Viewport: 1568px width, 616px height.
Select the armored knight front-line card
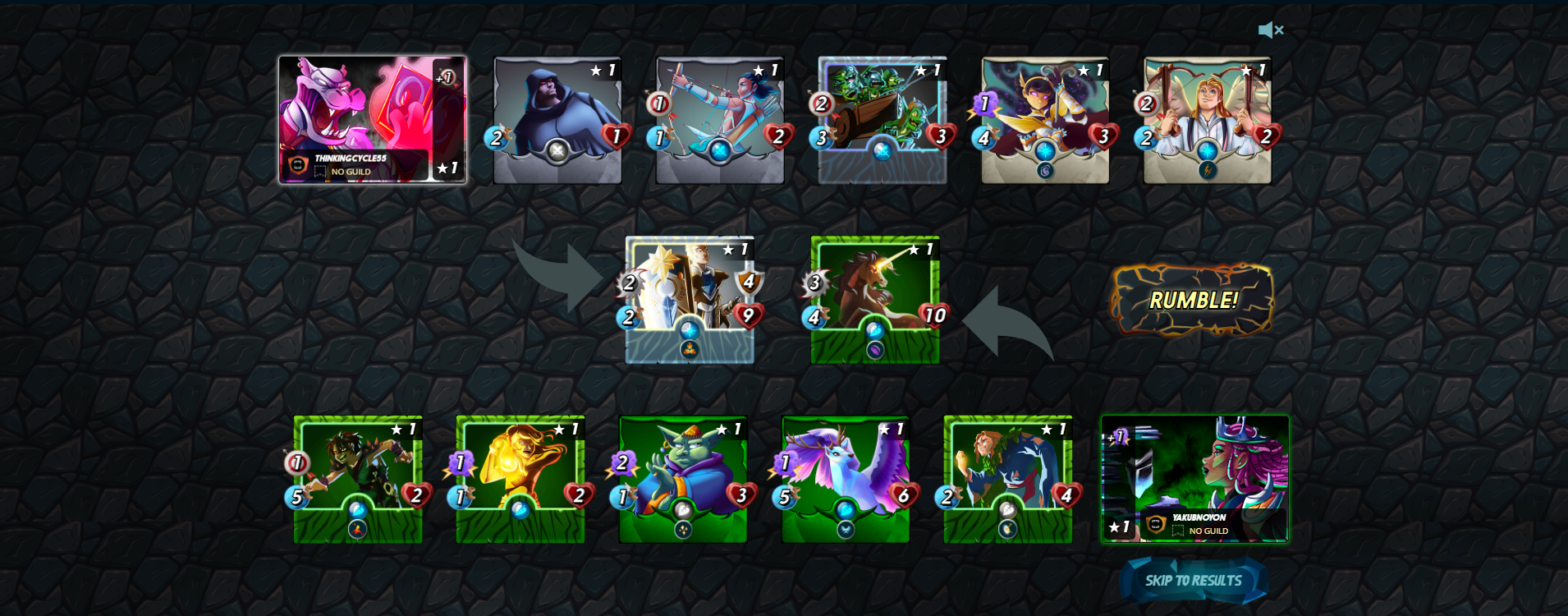[x=690, y=299]
